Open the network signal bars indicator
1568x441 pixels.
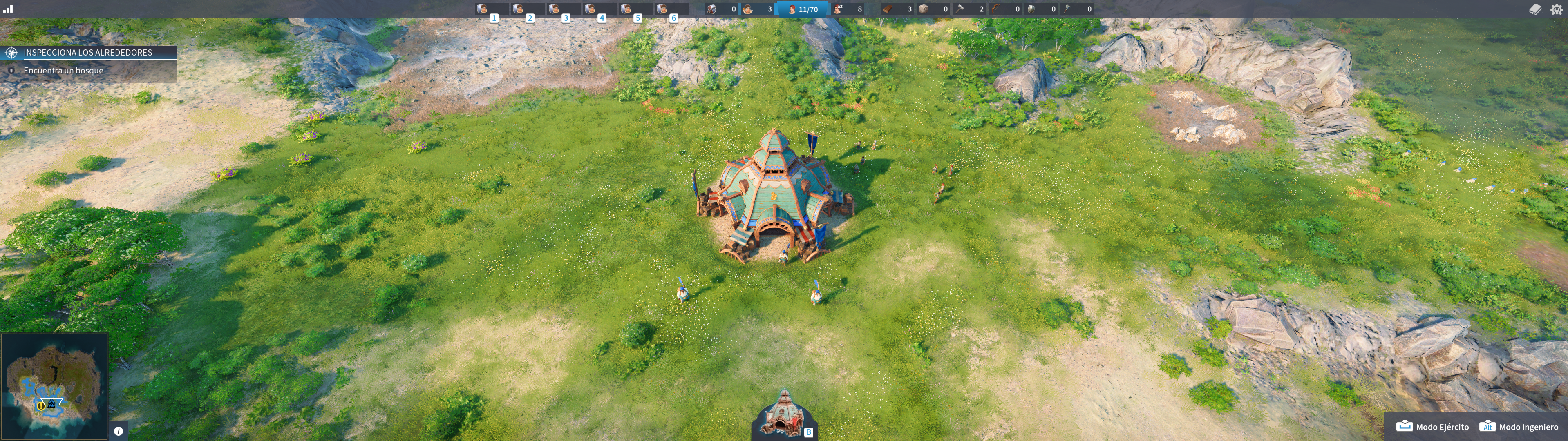coord(8,9)
